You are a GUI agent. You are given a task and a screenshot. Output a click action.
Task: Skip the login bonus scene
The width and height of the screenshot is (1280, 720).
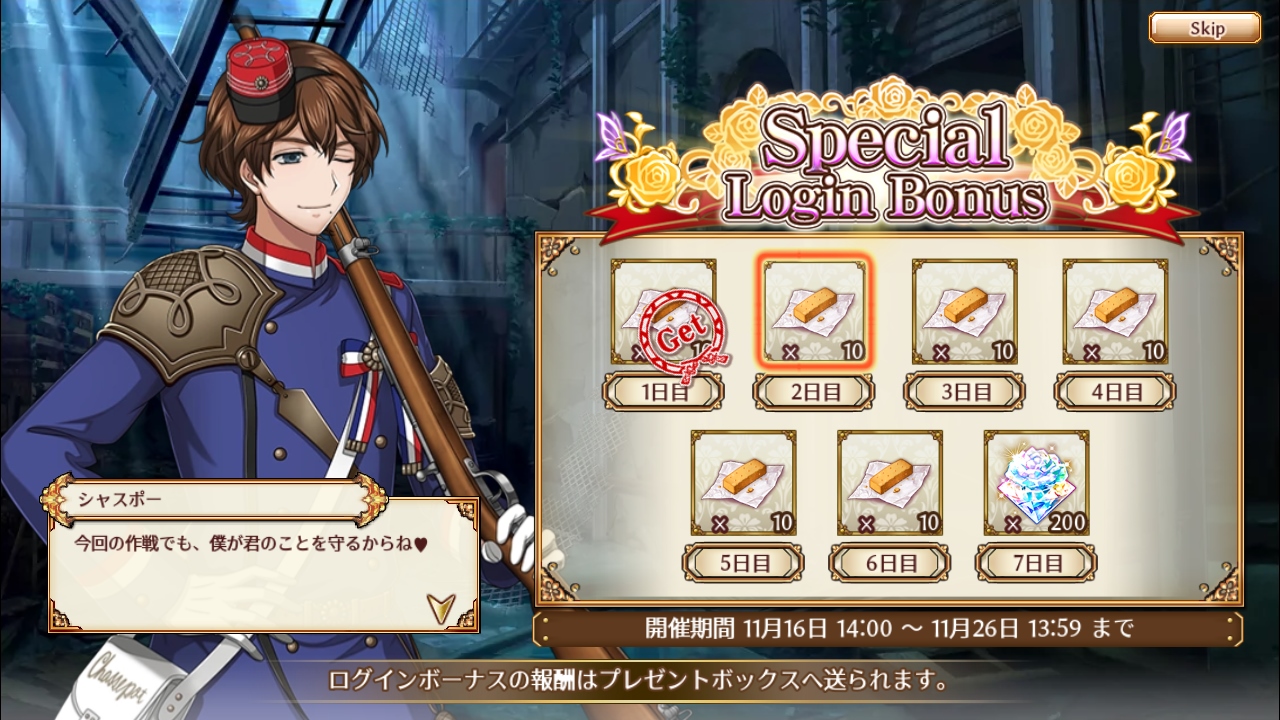pos(1204,28)
